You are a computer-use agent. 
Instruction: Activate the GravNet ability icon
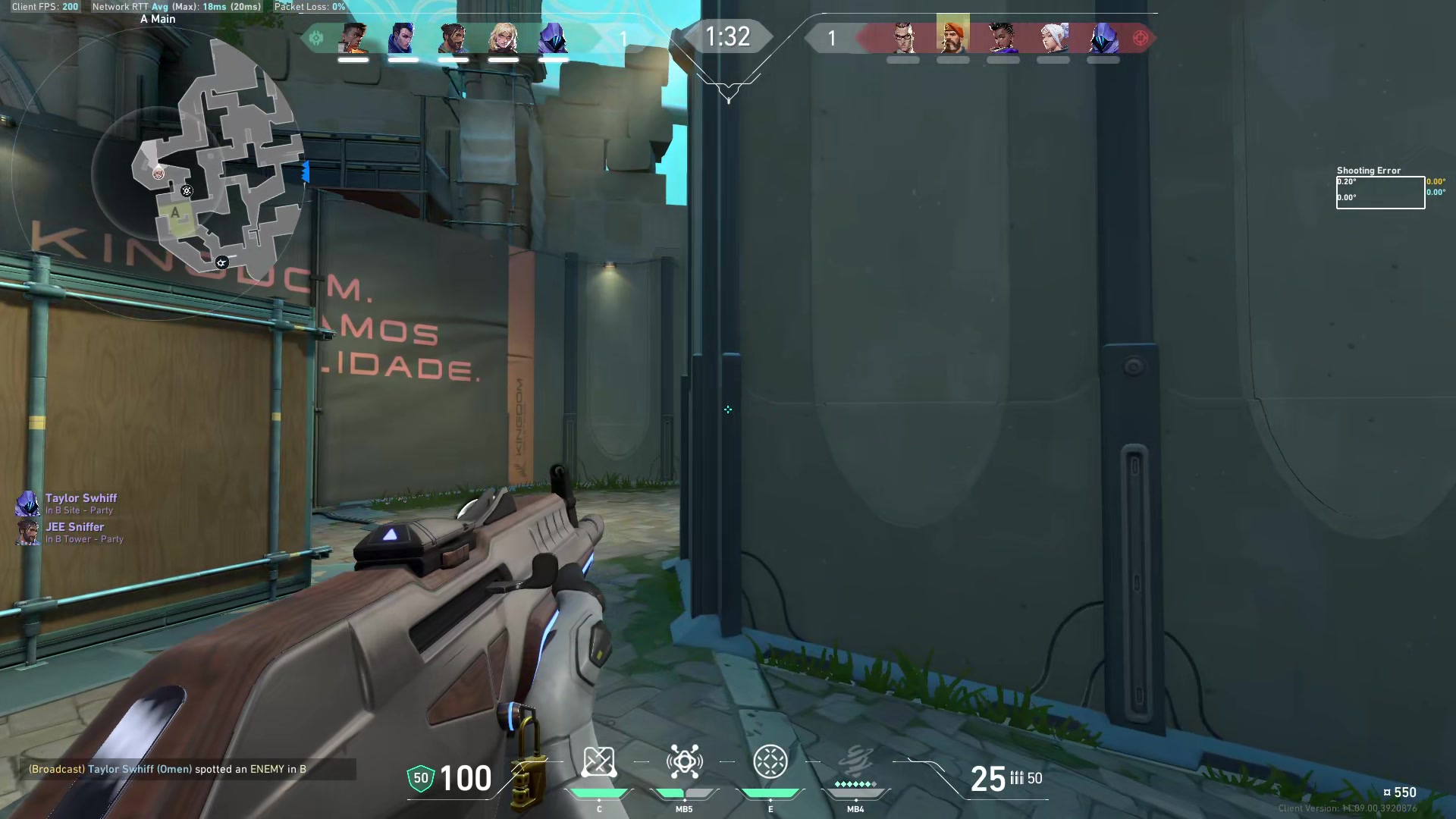tap(598, 762)
